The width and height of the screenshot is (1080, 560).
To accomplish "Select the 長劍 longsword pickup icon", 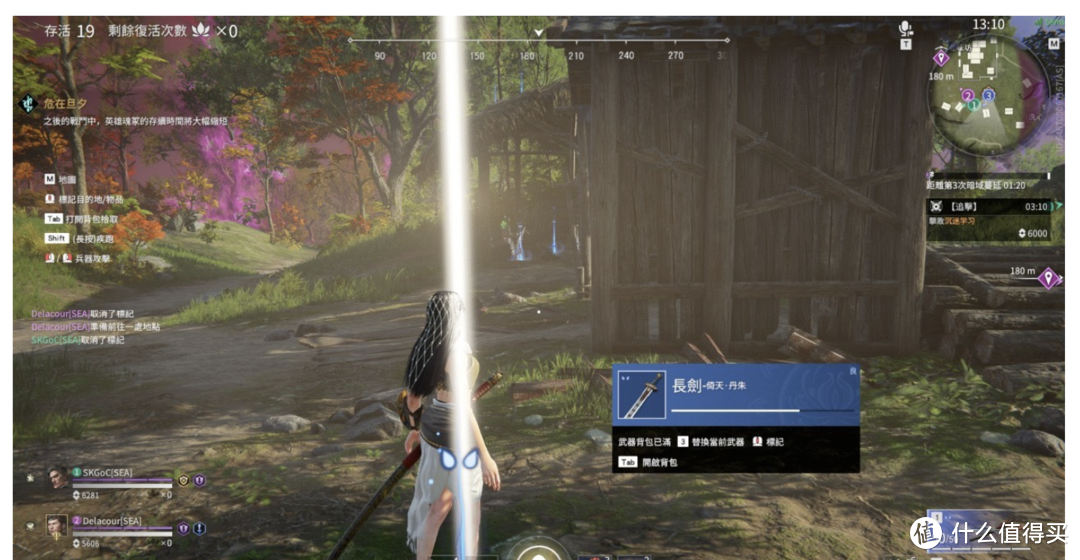I will 641,394.
